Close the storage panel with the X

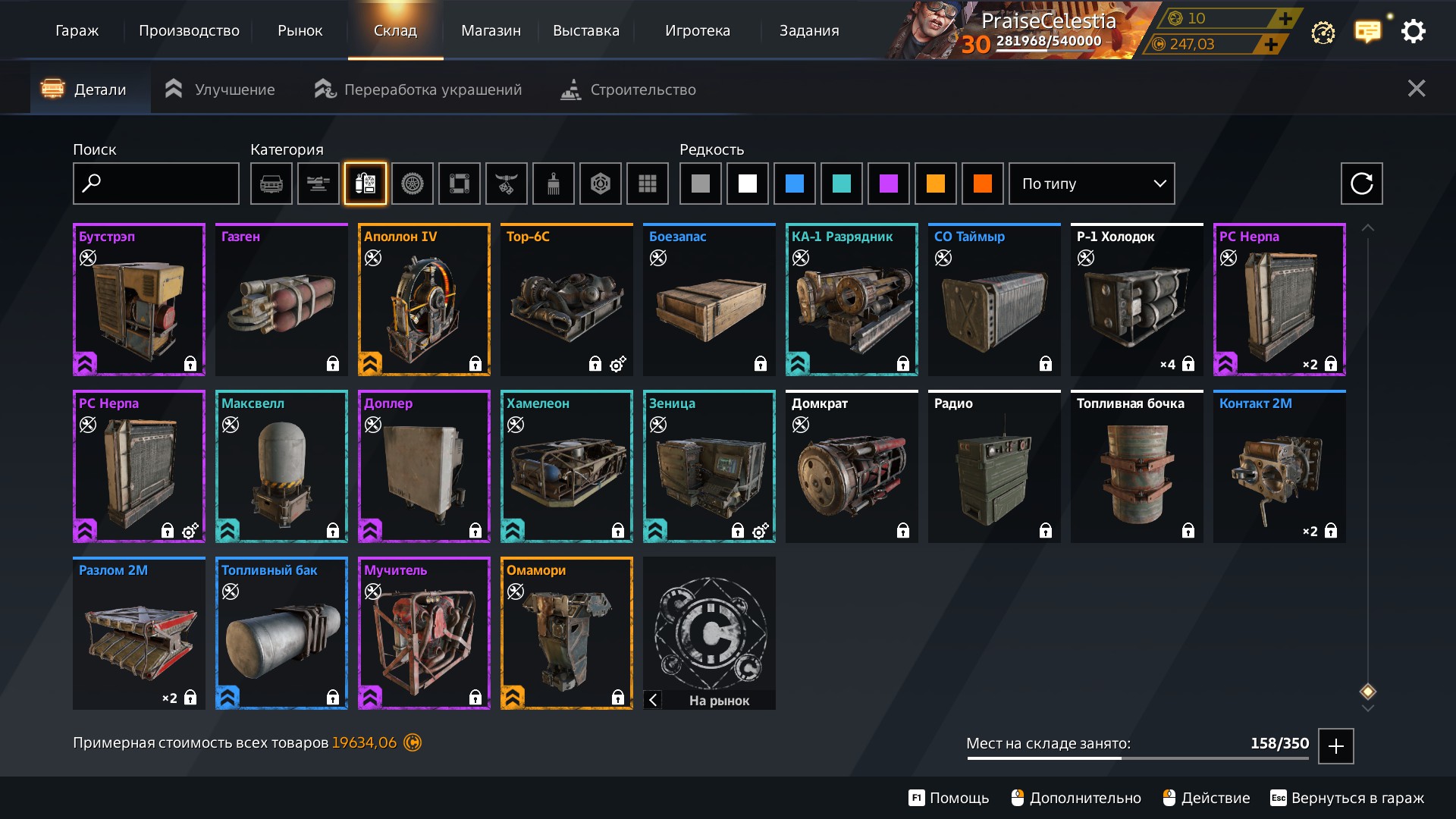point(1416,89)
